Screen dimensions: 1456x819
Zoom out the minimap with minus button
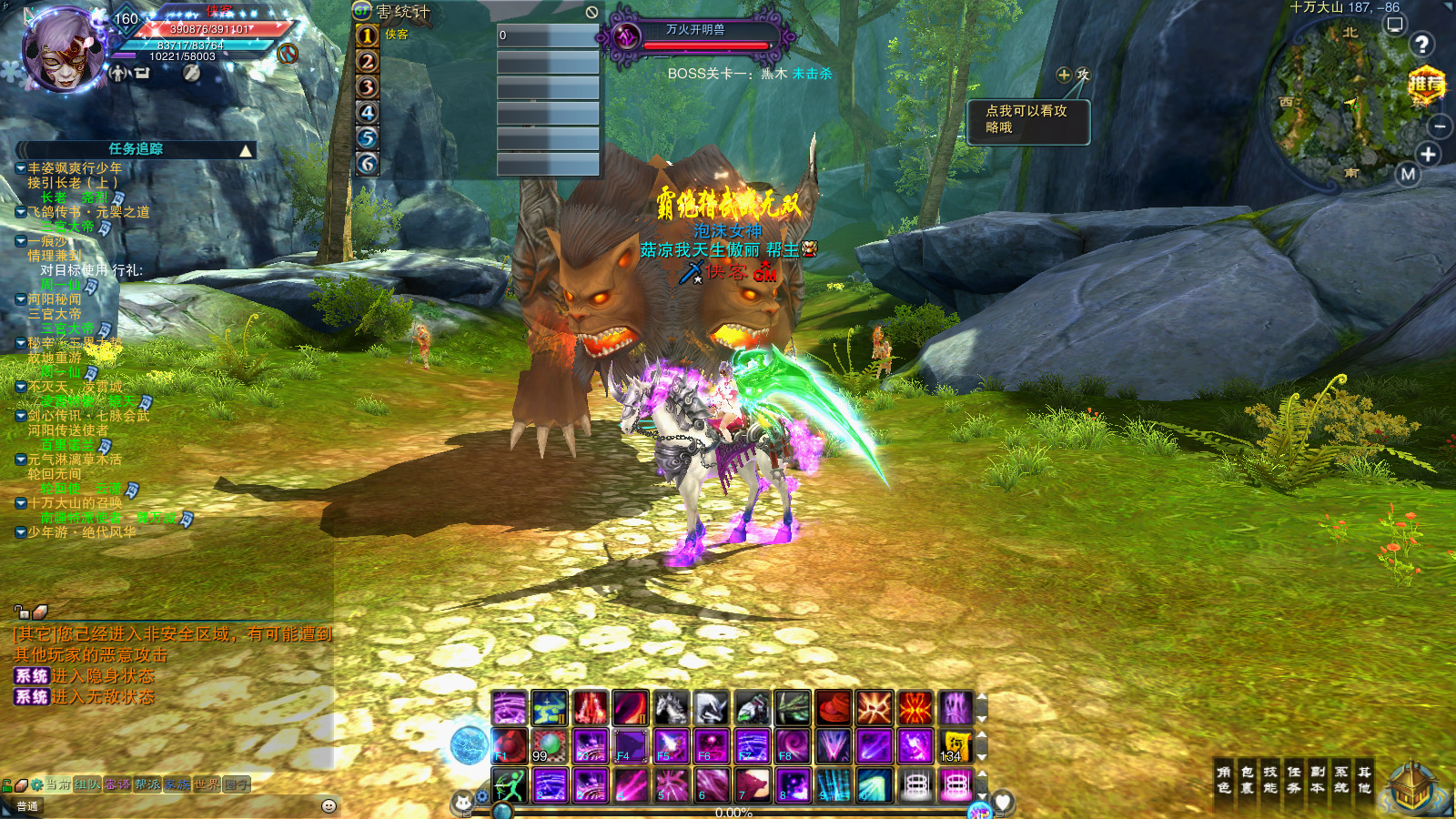(1440, 126)
